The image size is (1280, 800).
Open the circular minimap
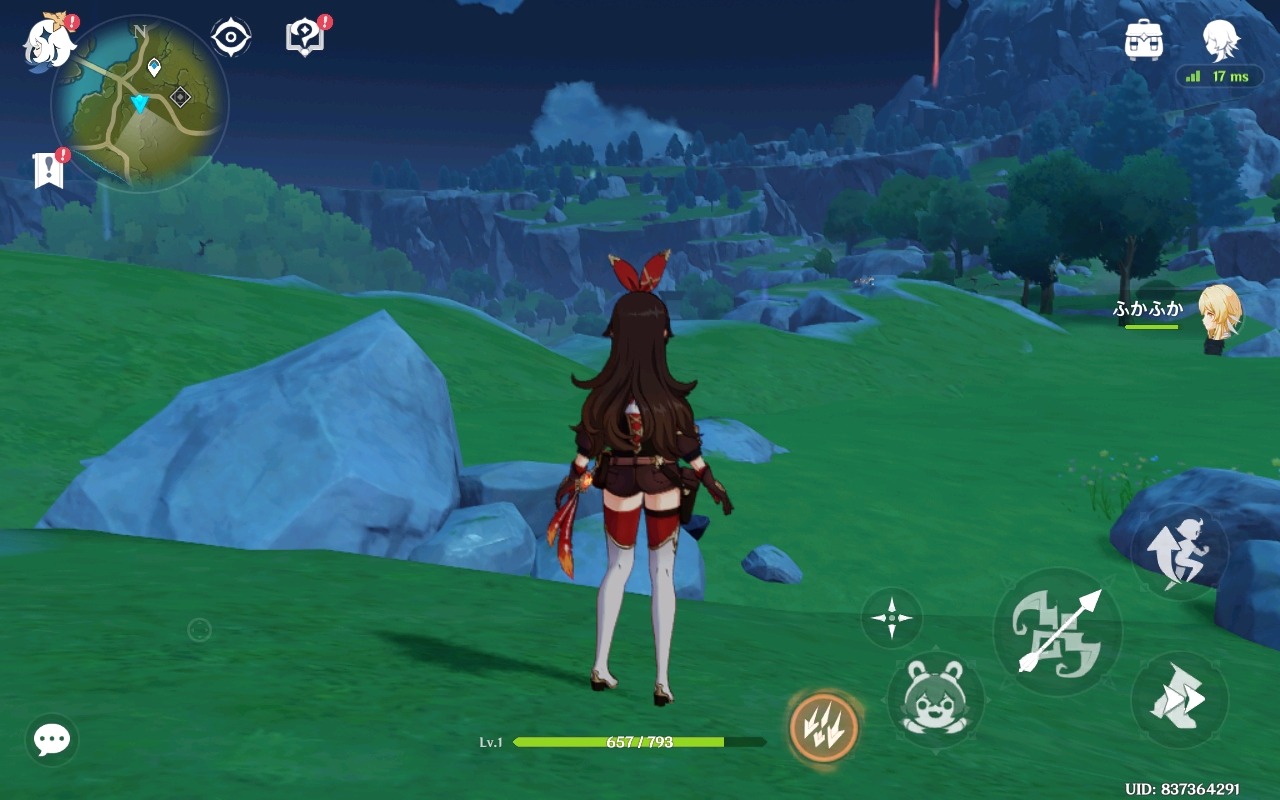pyautogui.click(x=140, y=103)
